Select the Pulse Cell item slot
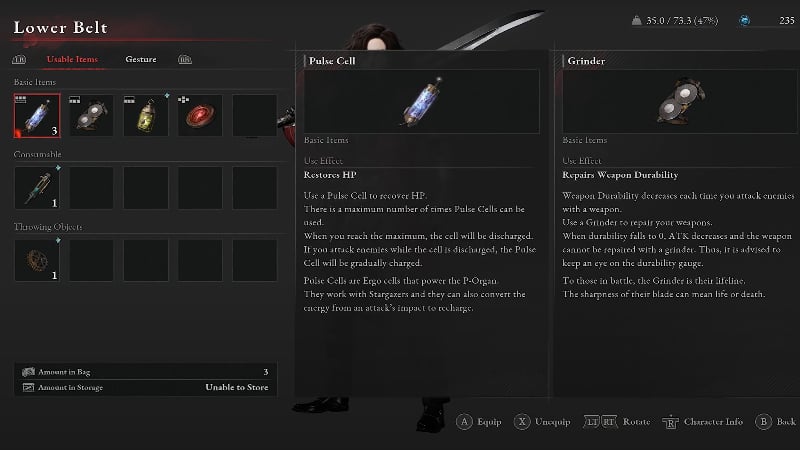This screenshot has height=450, width=800. (36, 116)
